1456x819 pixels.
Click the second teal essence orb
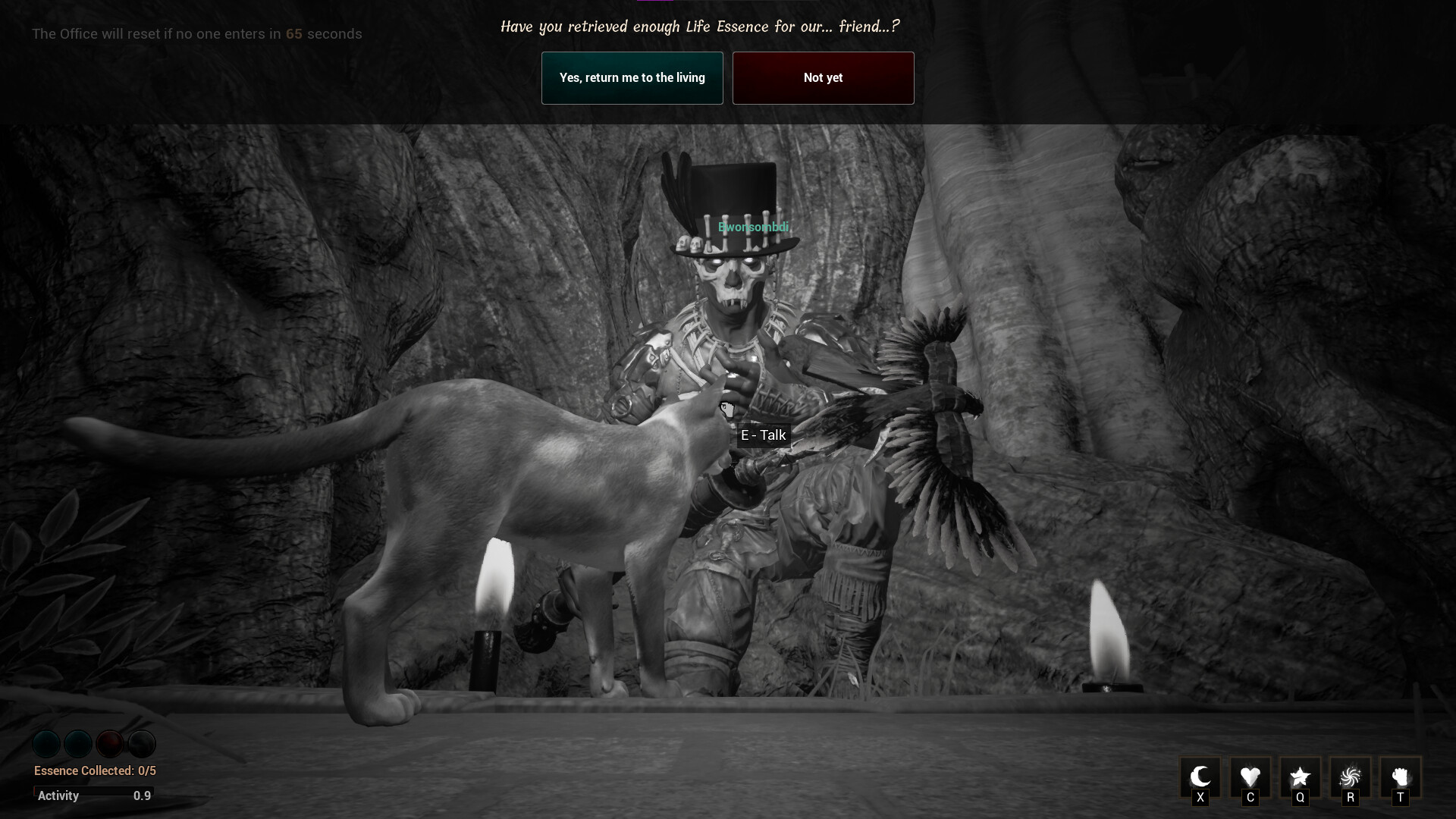pos(78,744)
